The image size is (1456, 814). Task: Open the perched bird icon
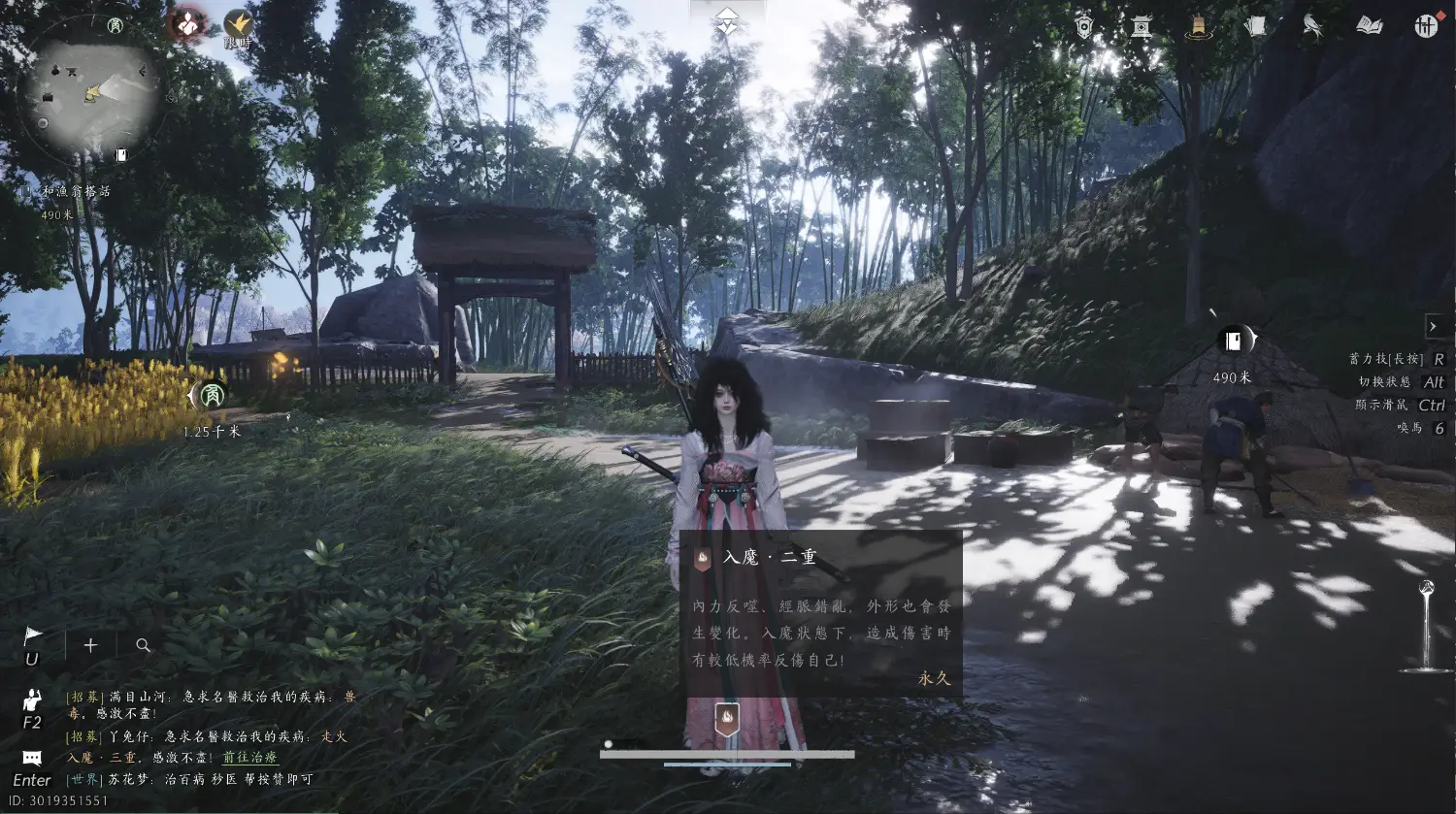tap(1312, 26)
